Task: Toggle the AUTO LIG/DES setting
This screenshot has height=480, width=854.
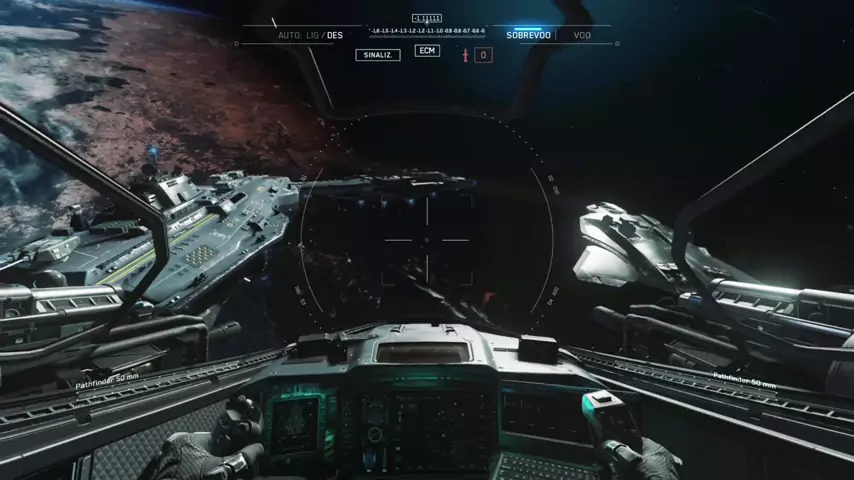Action: click(x=310, y=35)
